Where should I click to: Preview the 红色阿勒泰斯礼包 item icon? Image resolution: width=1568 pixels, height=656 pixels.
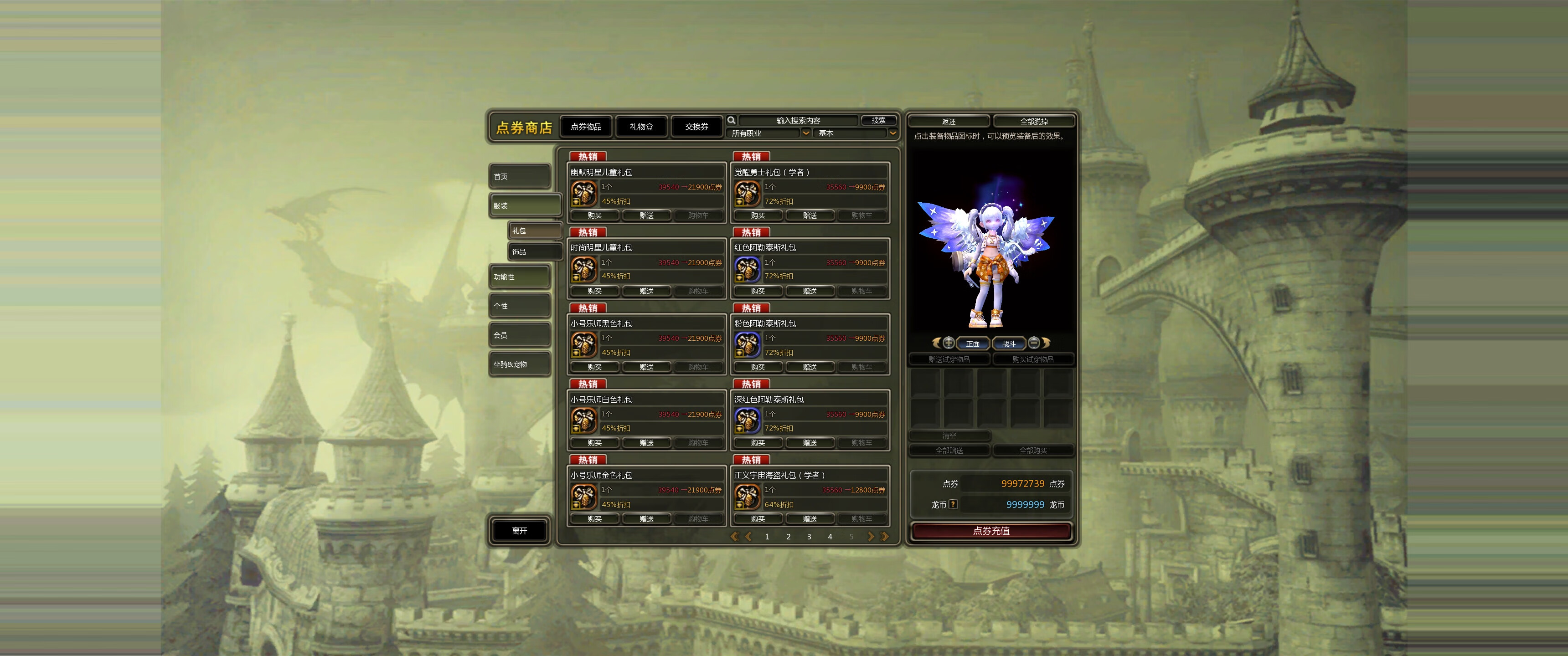coord(747,269)
